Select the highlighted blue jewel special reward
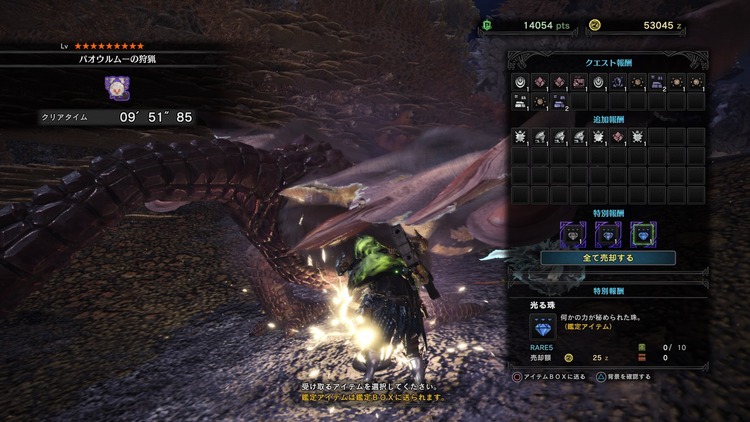Image resolution: width=750 pixels, height=422 pixels. [642, 233]
